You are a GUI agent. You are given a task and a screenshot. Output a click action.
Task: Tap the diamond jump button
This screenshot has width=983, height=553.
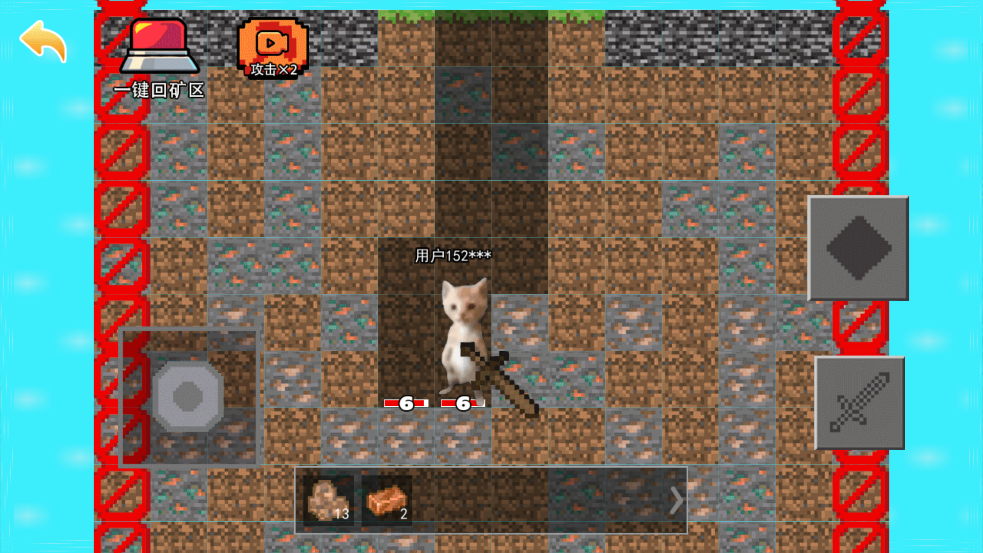click(x=858, y=248)
